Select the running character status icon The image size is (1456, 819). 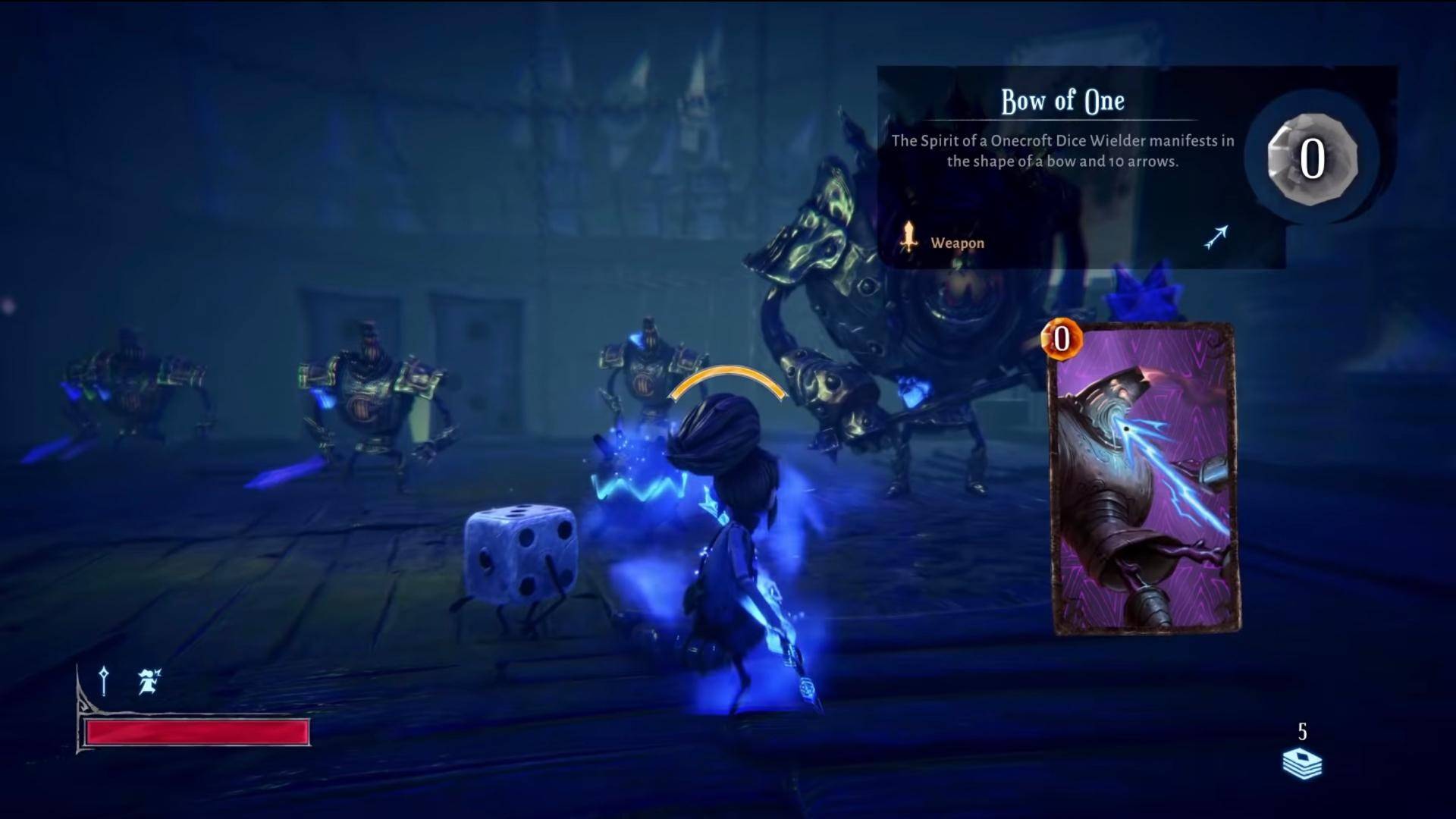[149, 681]
